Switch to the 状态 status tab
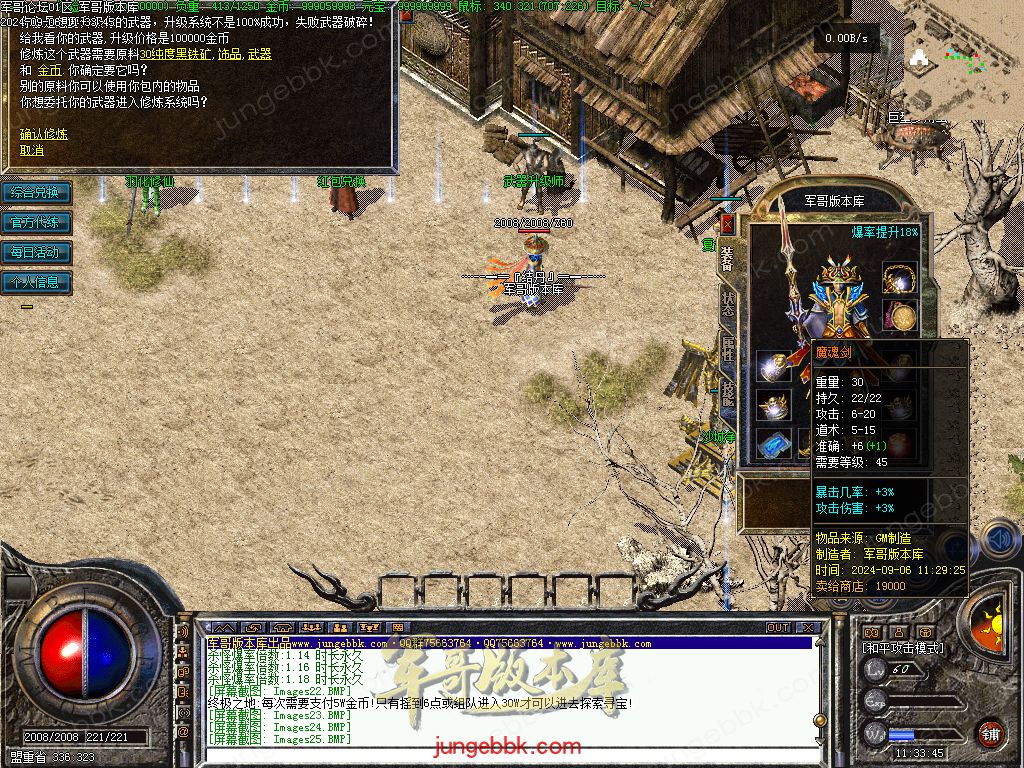 pyautogui.click(x=727, y=306)
